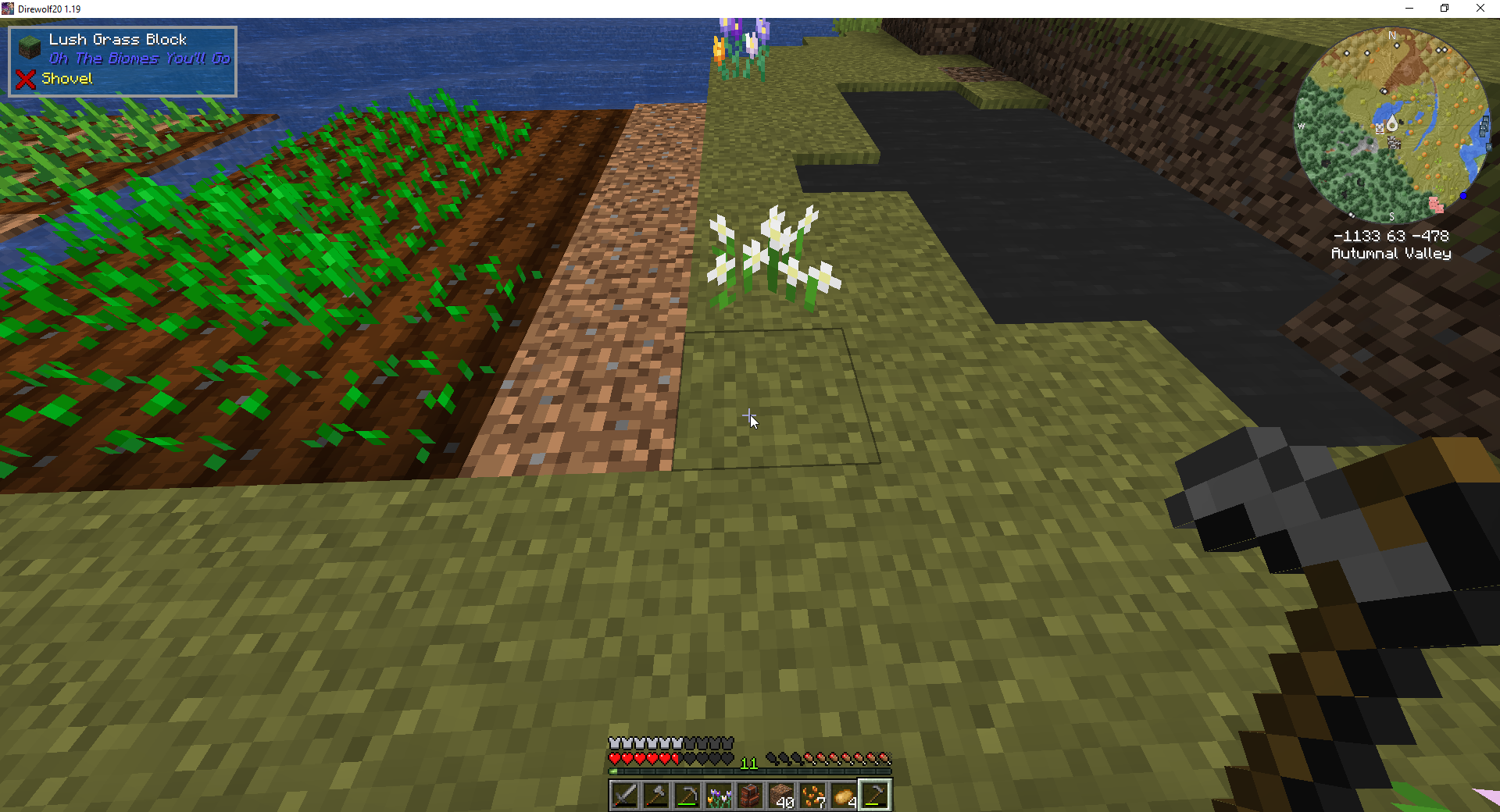Click the blue dot marker on the minimap
The height and width of the screenshot is (812, 1500).
tap(1463, 196)
